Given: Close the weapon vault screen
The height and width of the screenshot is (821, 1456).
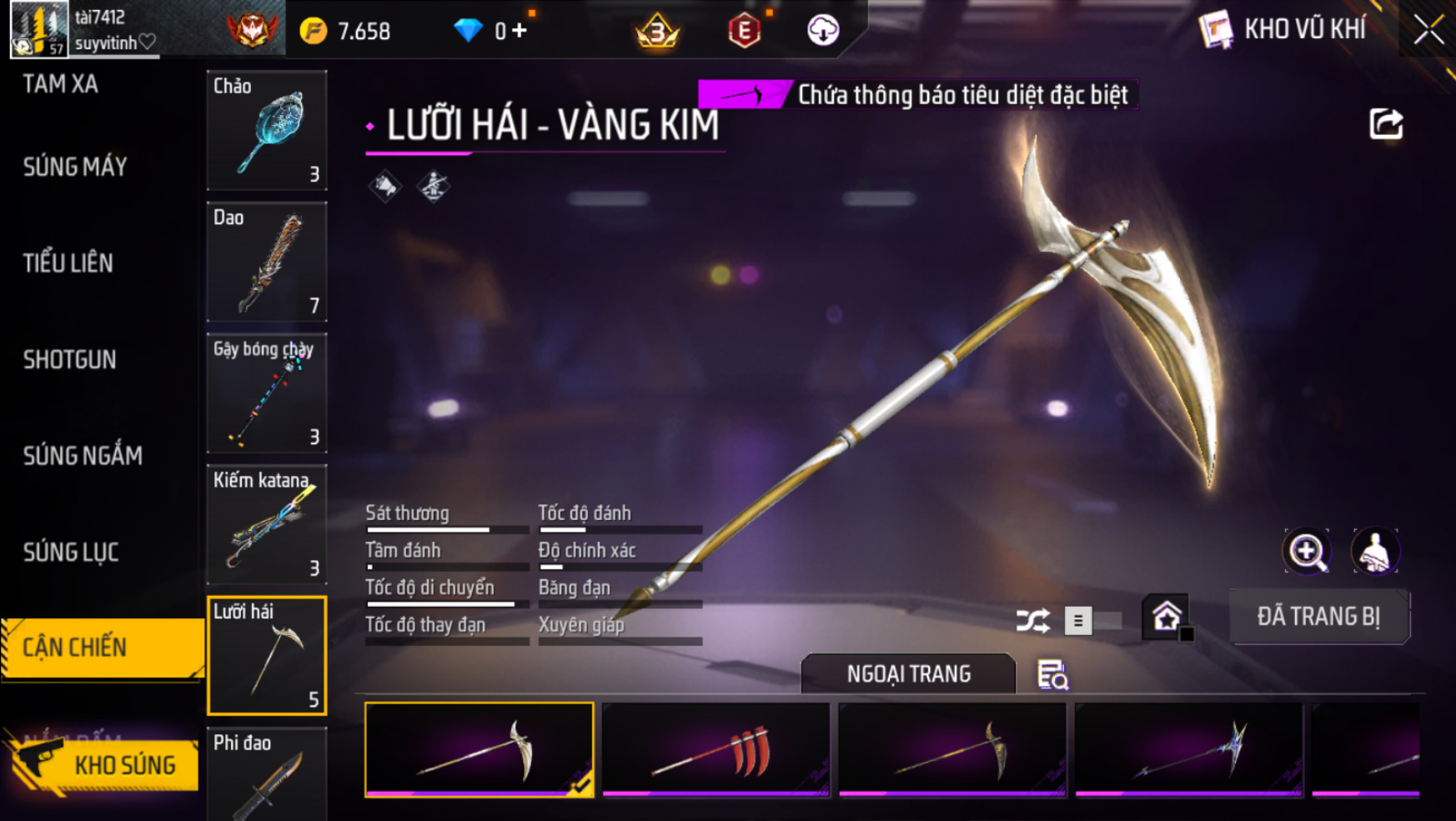Looking at the screenshot, I should click(1428, 30).
